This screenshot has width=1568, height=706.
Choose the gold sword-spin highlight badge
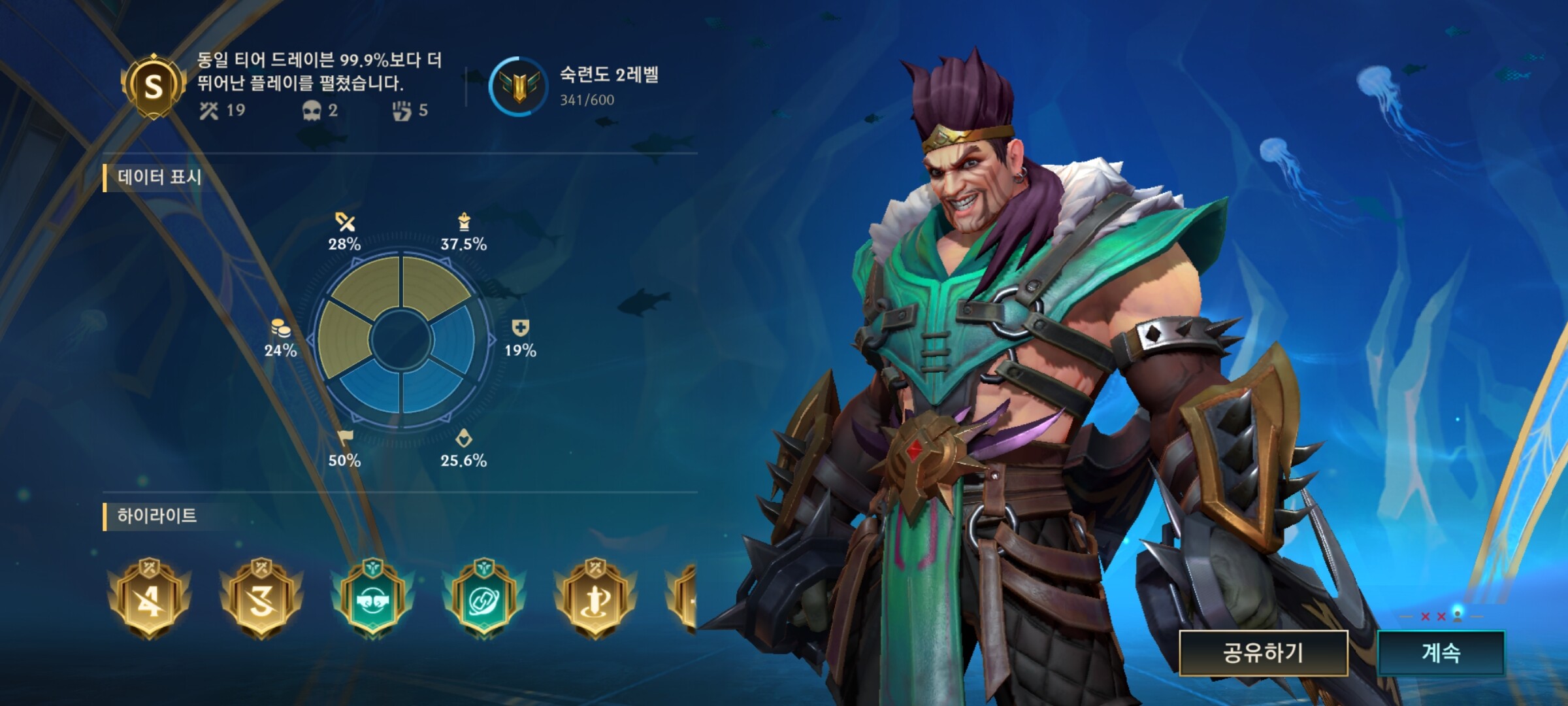(x=595, y=598)
